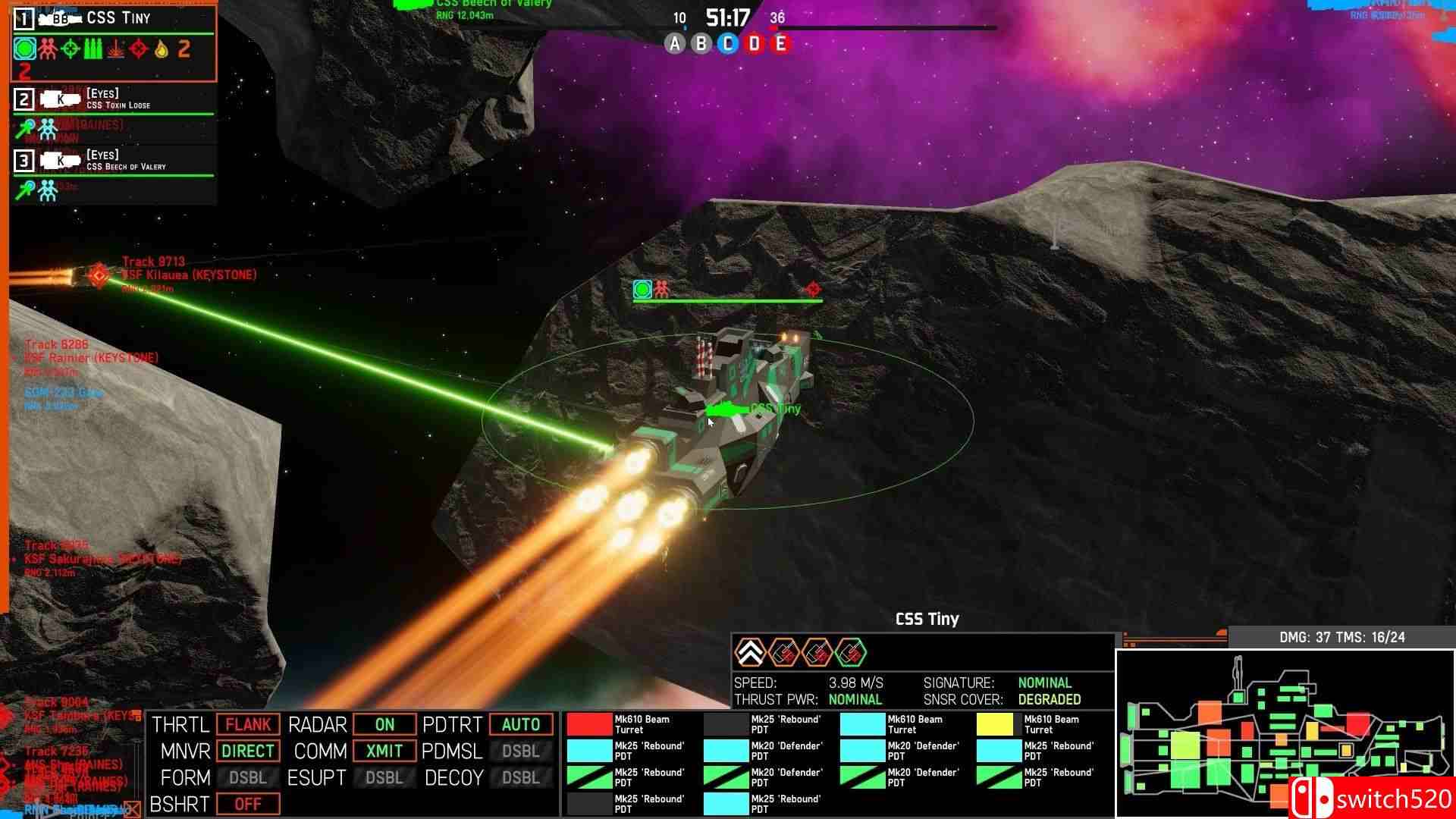
Task: Turn on BSHRT battleshort
Action: pyautogui.click(x=248, y=804)
